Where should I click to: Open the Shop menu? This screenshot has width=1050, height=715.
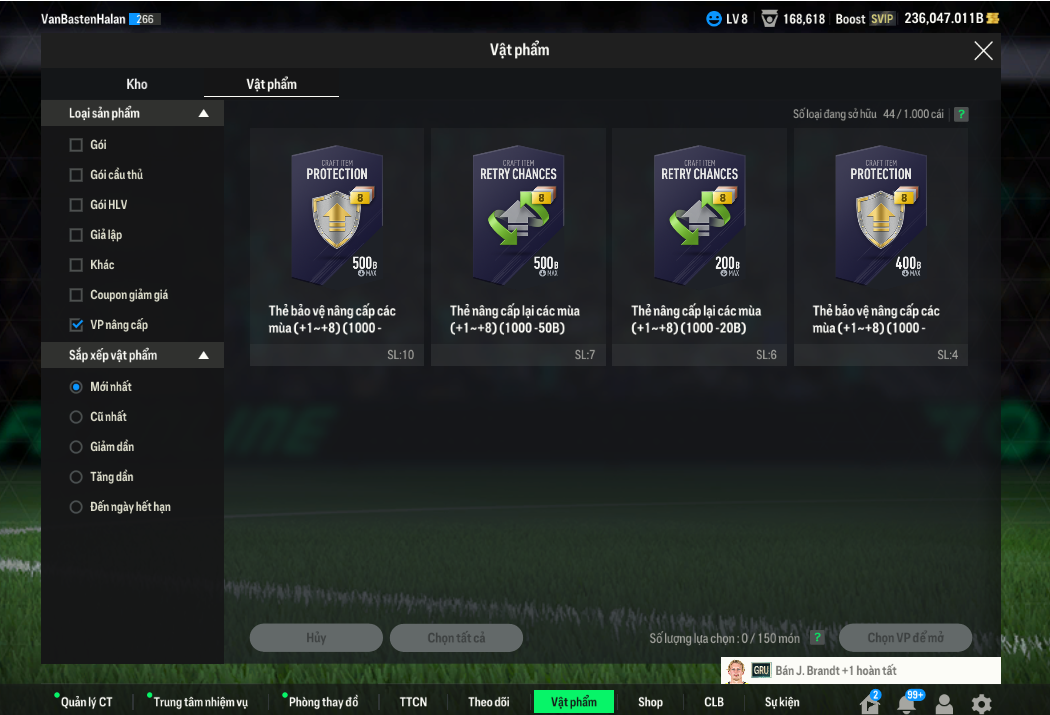point(650,702)
